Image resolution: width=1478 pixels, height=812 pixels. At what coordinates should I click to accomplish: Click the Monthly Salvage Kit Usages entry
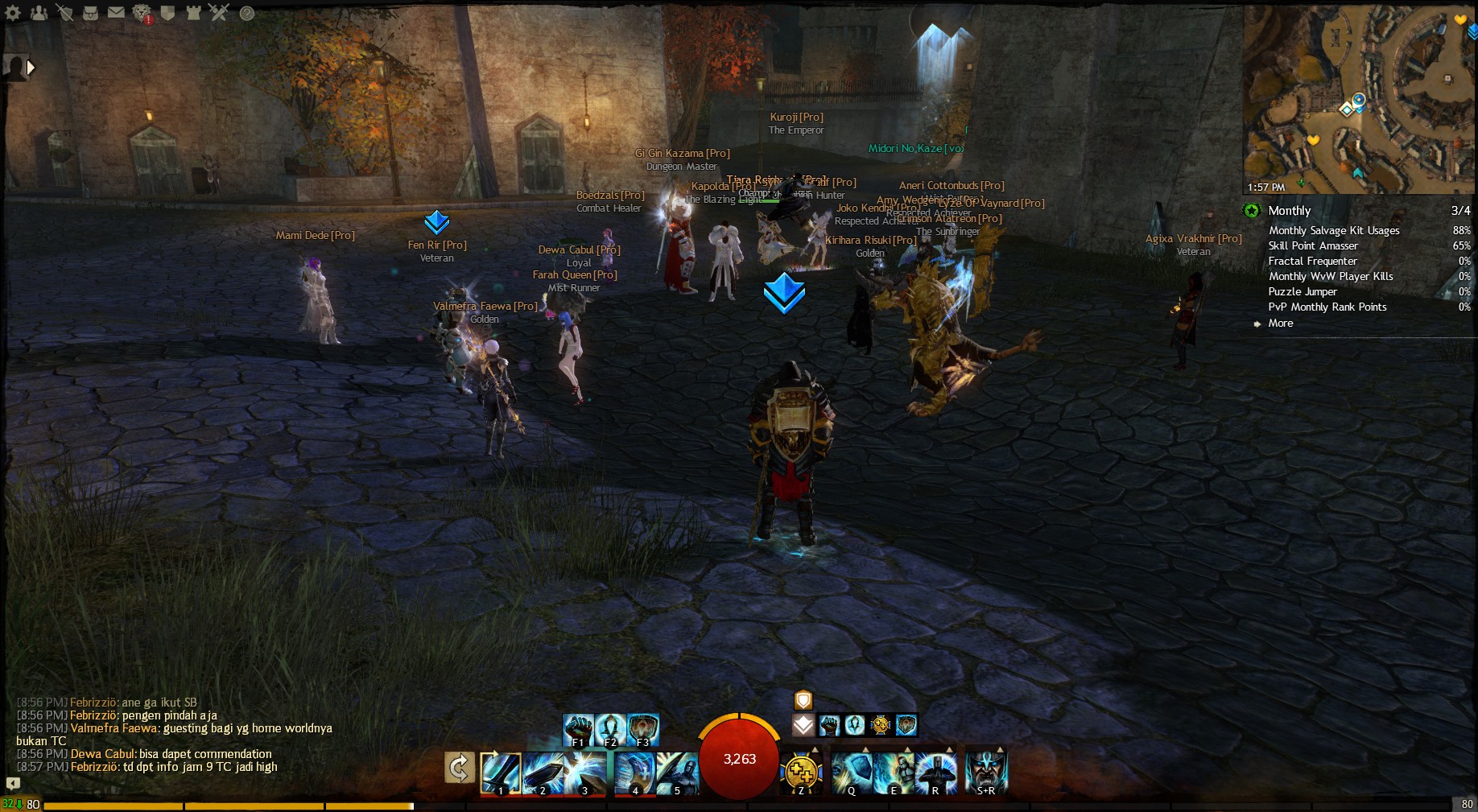[x=1333, y=231]
